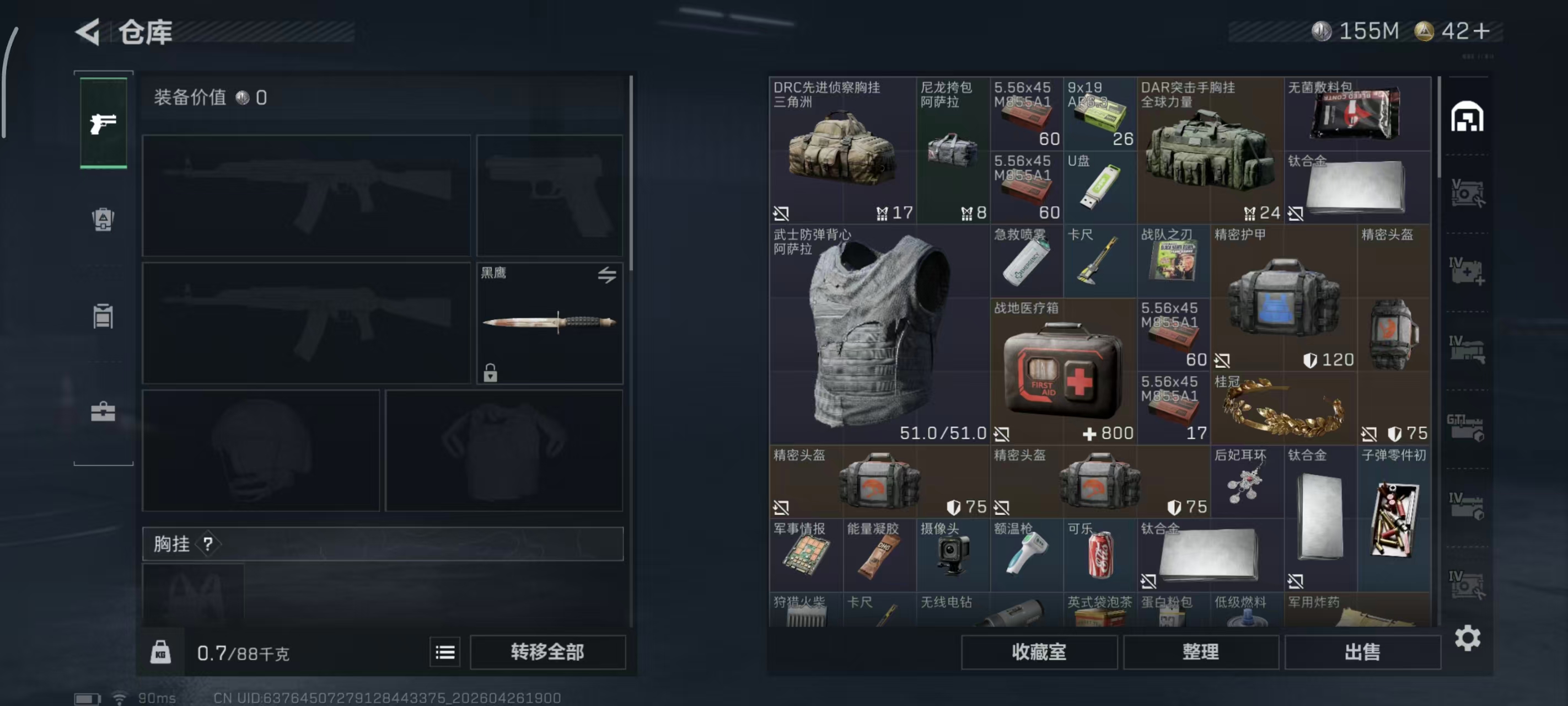Open the IV+ medical crate tab on right sidebar
Viewport: 1568px width, 706px height.
[x=1467, y=271]
